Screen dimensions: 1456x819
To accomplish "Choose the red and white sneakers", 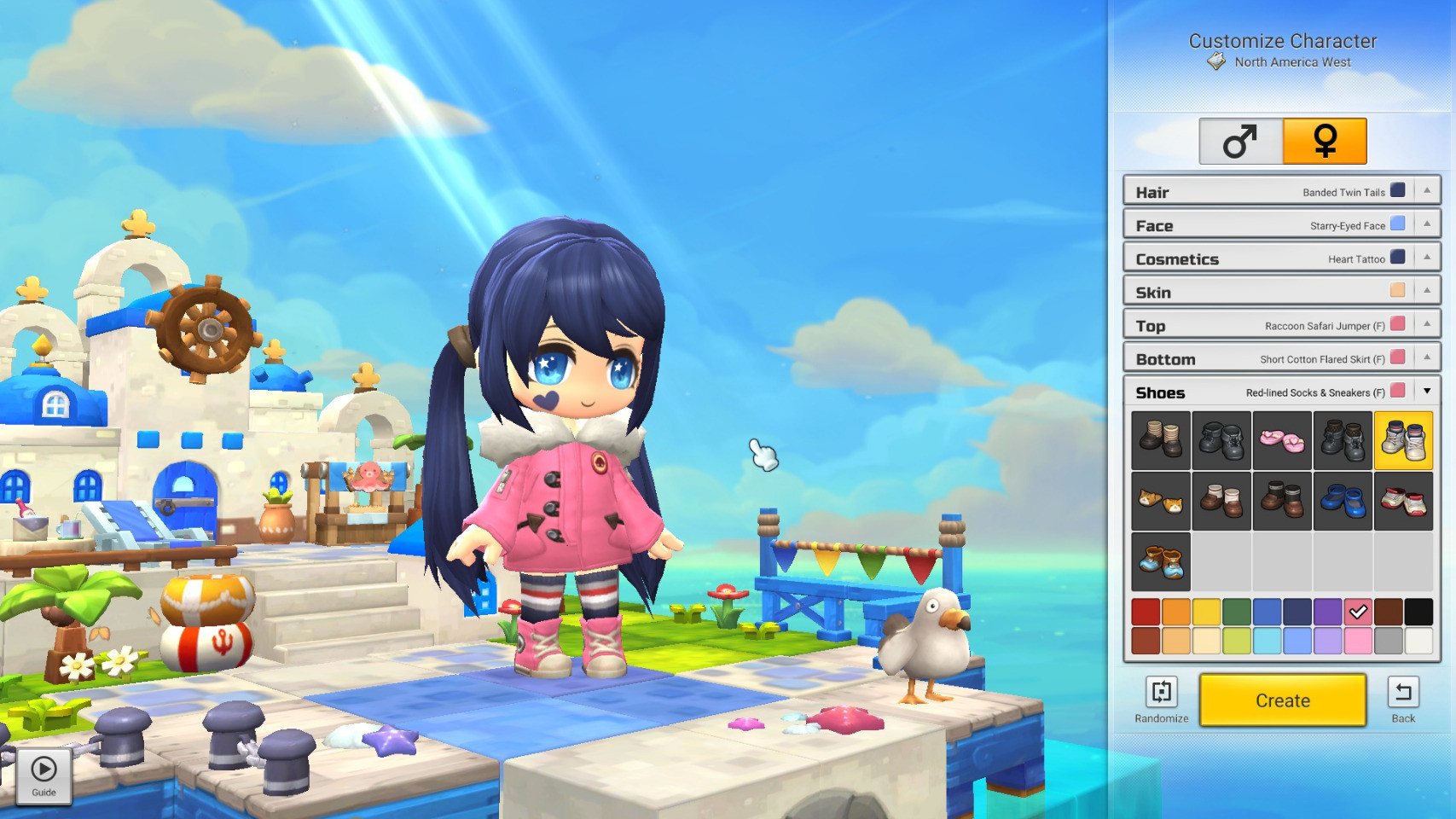I will click(1403, 502).
